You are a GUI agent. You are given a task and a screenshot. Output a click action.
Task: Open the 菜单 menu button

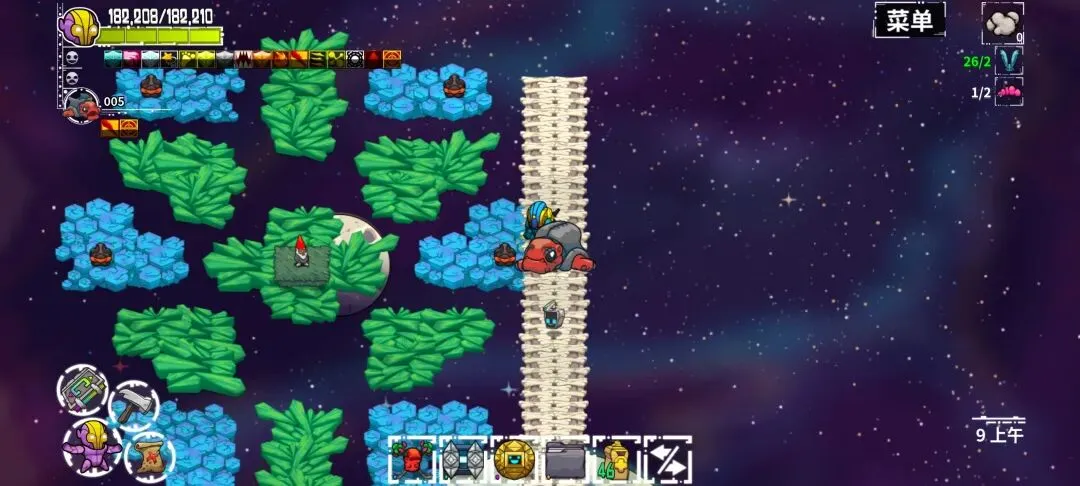click(909, 20)
